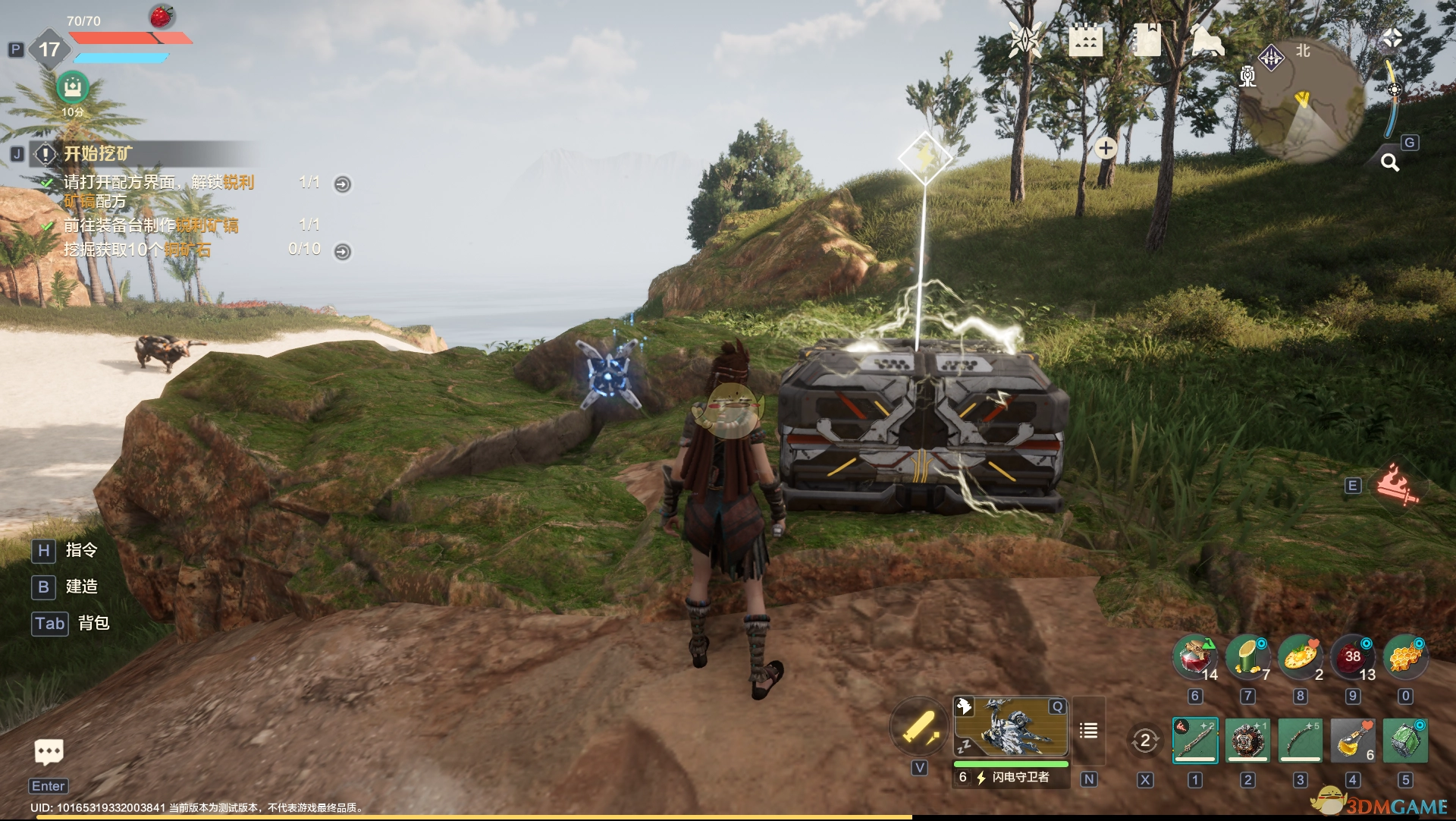Image resolution: width=1456 pixels, height=821 pixels.
Task: Open the bookmarked journal notebook
Action: click(1146, 39)
